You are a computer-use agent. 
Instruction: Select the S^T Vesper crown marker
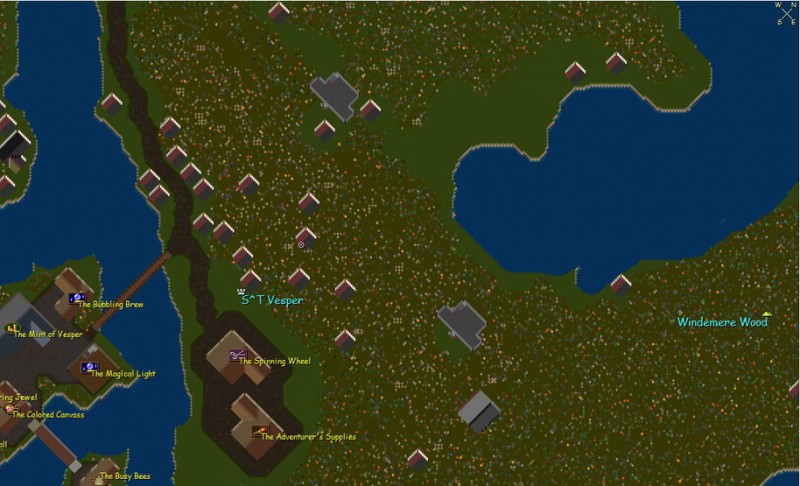tap(242, 291)
